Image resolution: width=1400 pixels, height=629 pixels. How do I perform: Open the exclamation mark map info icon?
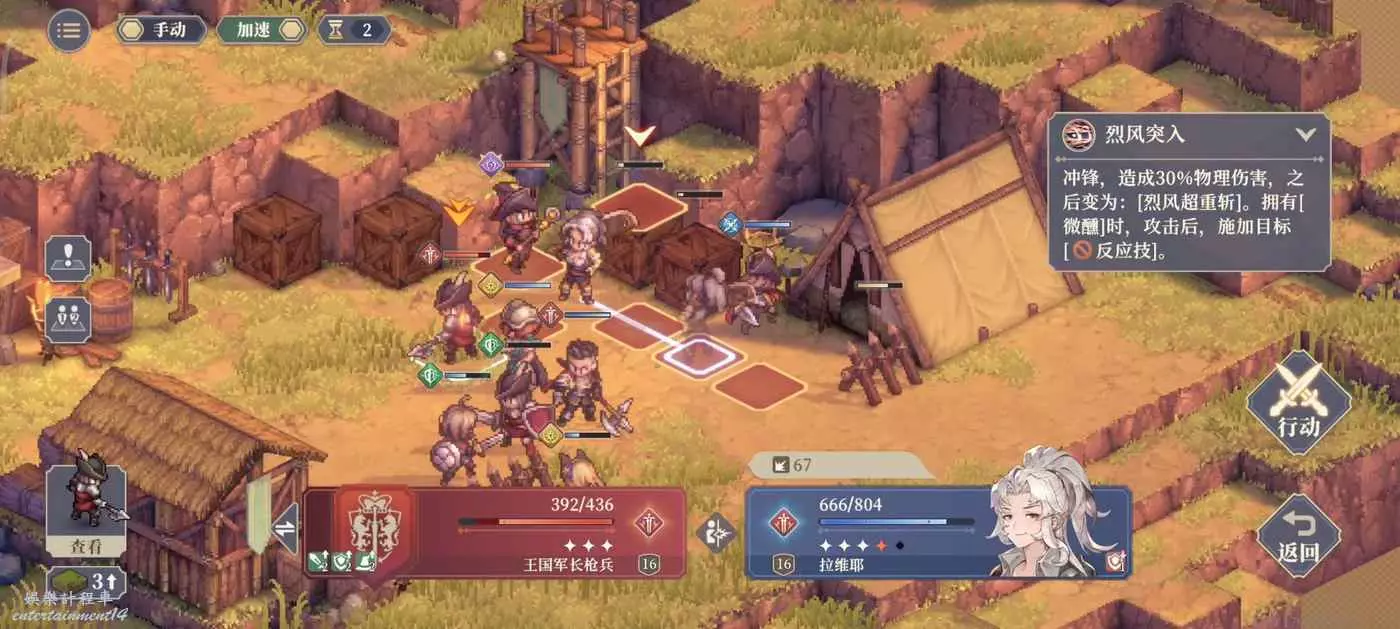click(x=68, y=257)
